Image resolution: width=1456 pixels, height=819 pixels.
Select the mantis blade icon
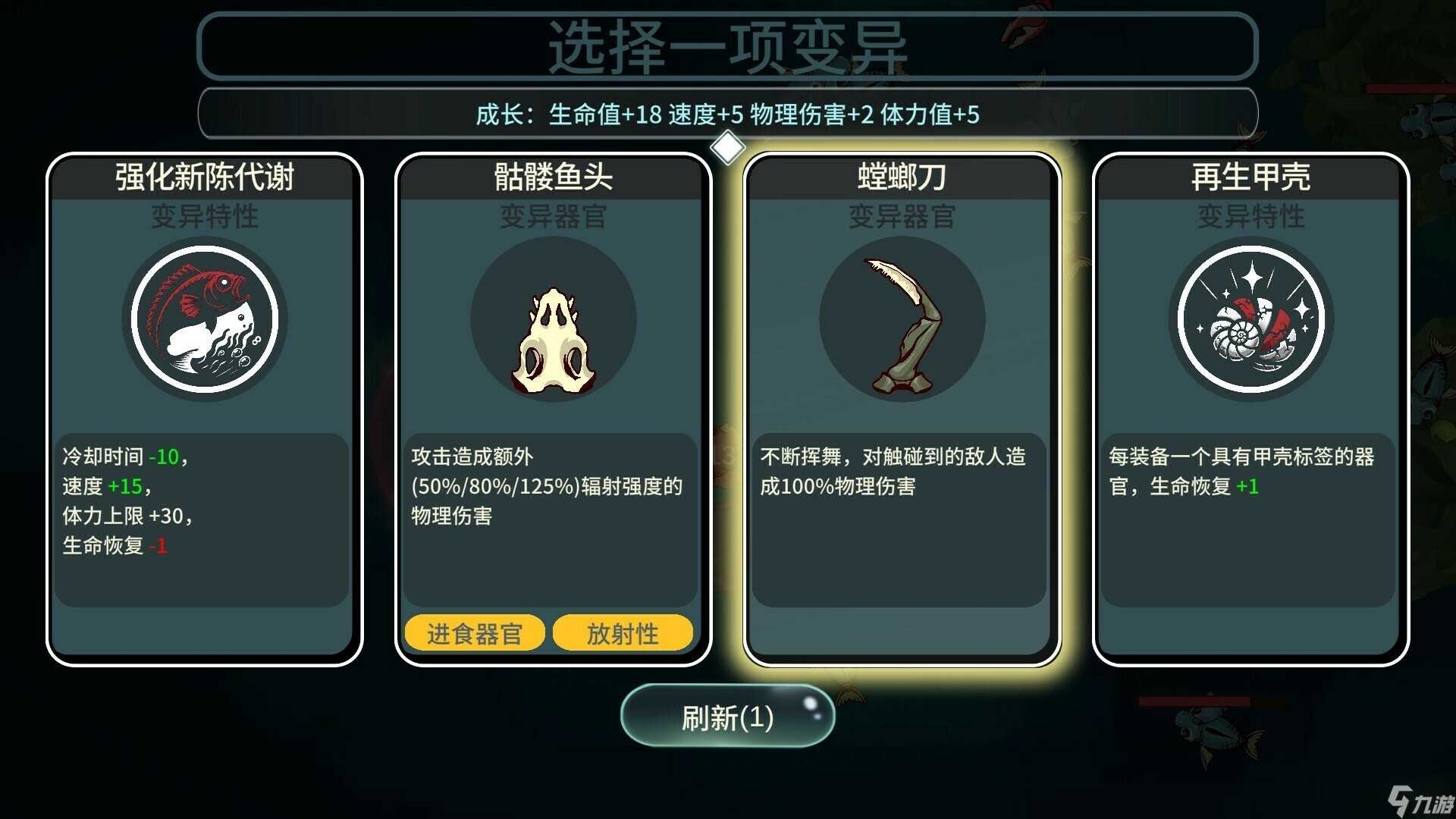click(901, 318)
